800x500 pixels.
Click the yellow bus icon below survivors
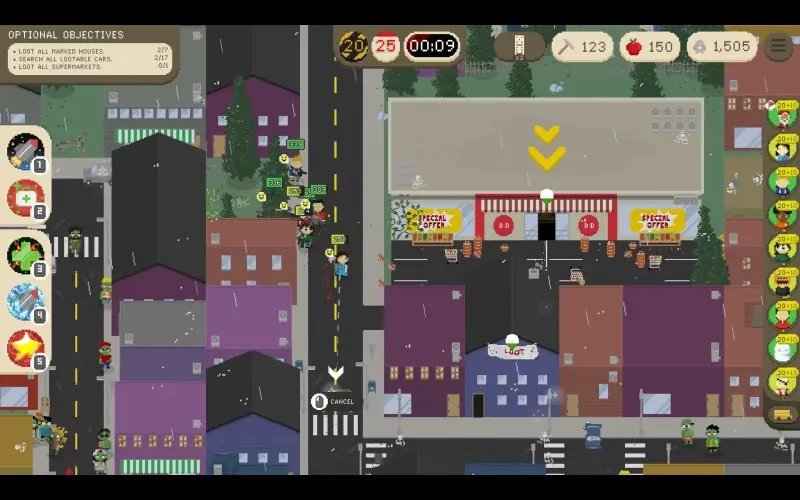(781, 414)
